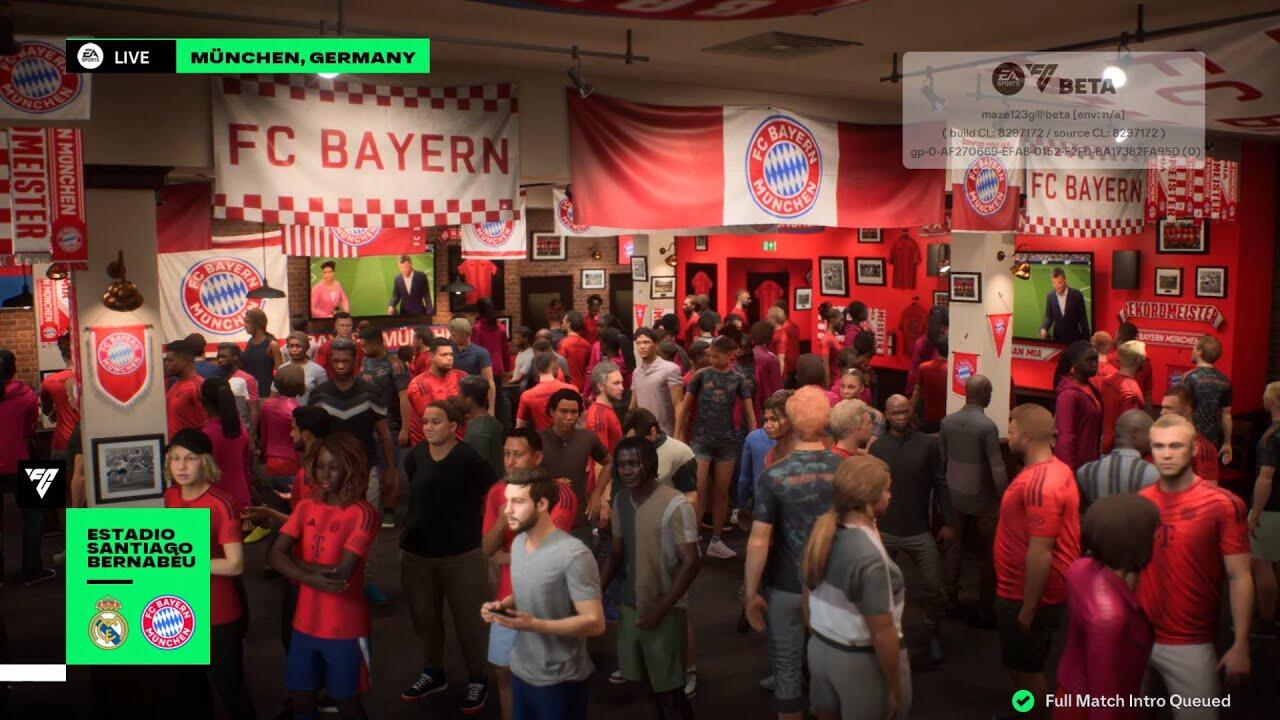The width and height of the screenshot is (1280, 720).
Task: Select the FC Bayern München crest in the match panel
Action: [168, 624]
